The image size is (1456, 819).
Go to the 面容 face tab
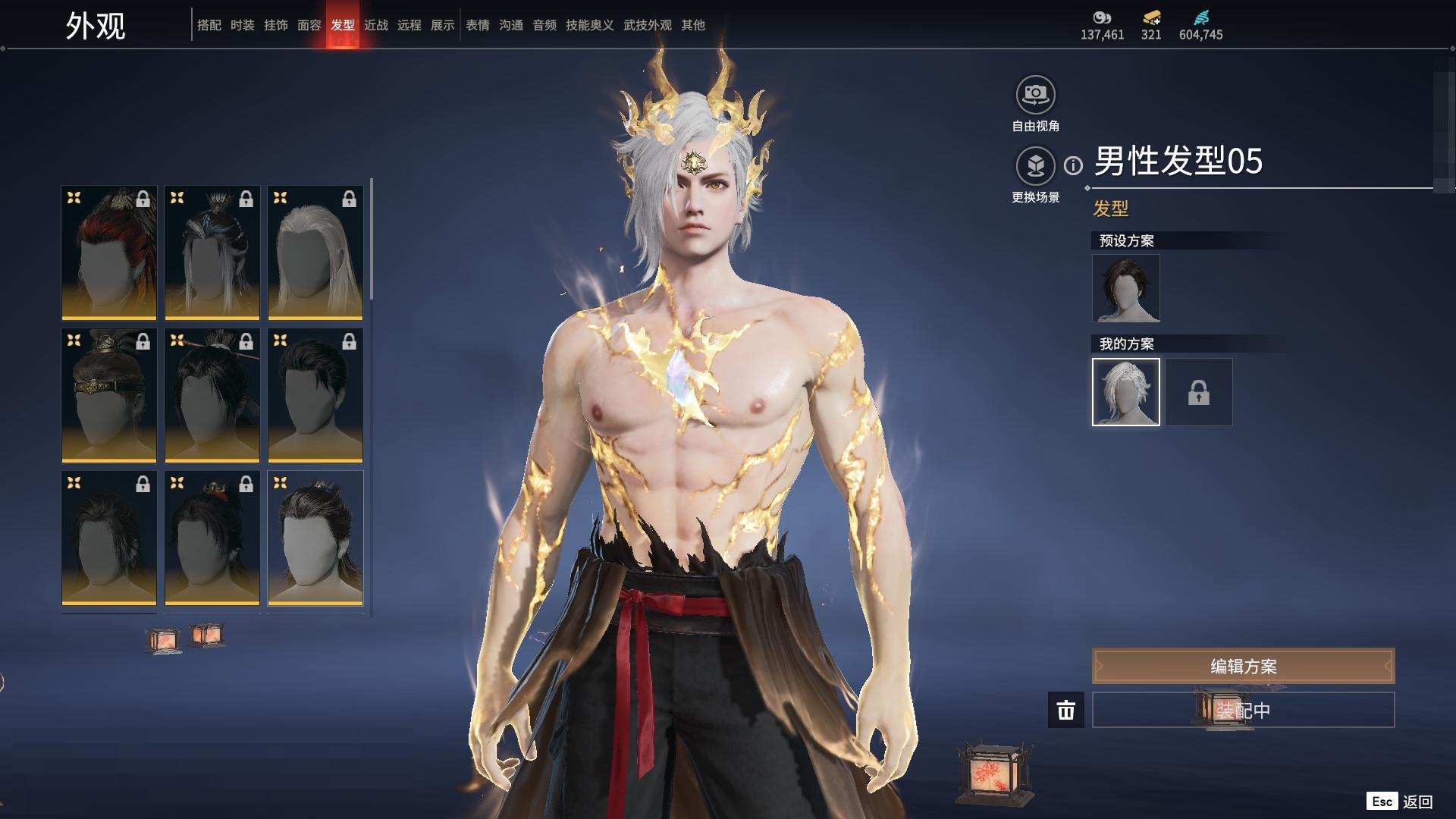click(309, 25)
